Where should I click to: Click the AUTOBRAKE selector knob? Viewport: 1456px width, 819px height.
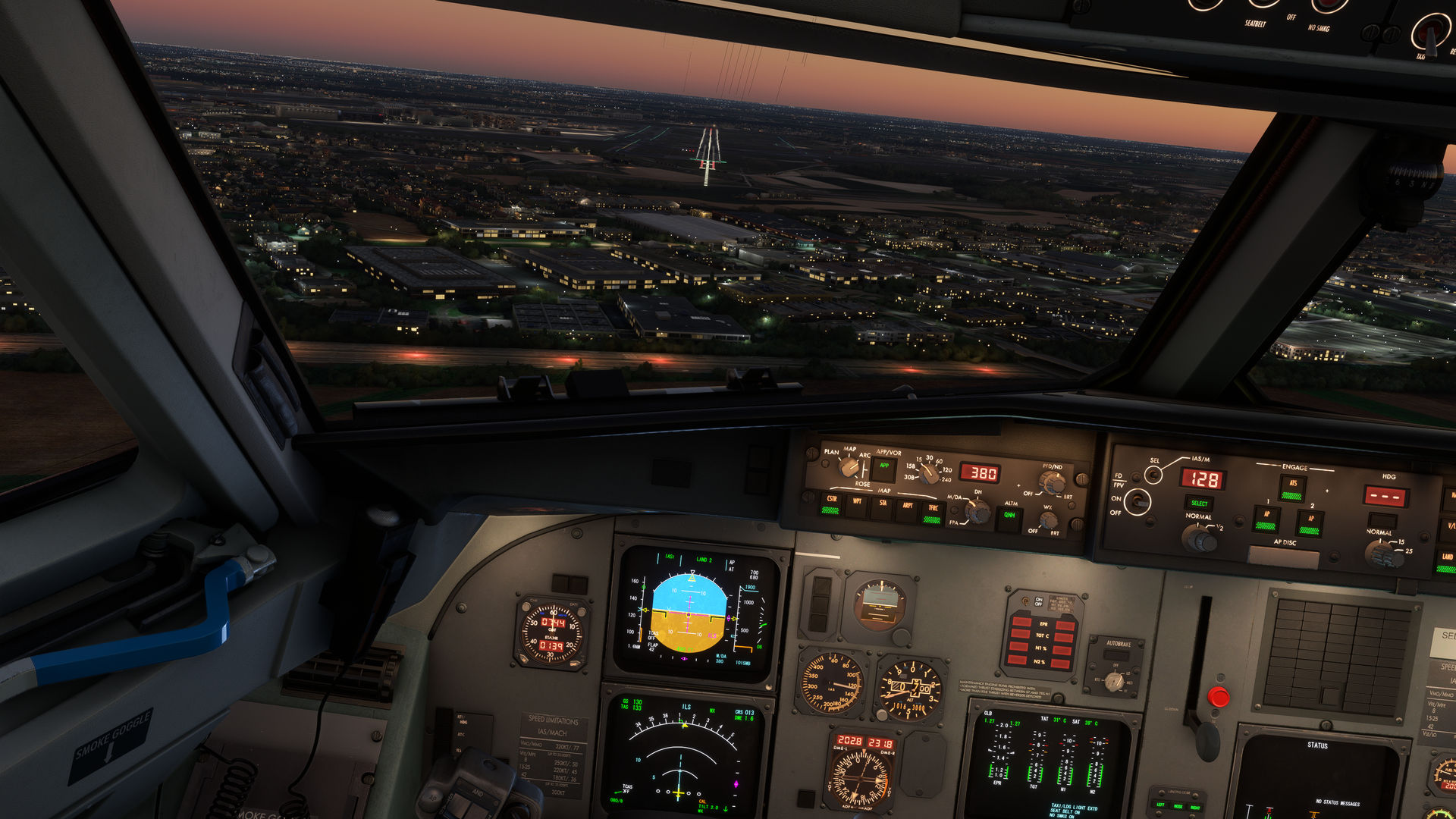(x=1114, y=681)
